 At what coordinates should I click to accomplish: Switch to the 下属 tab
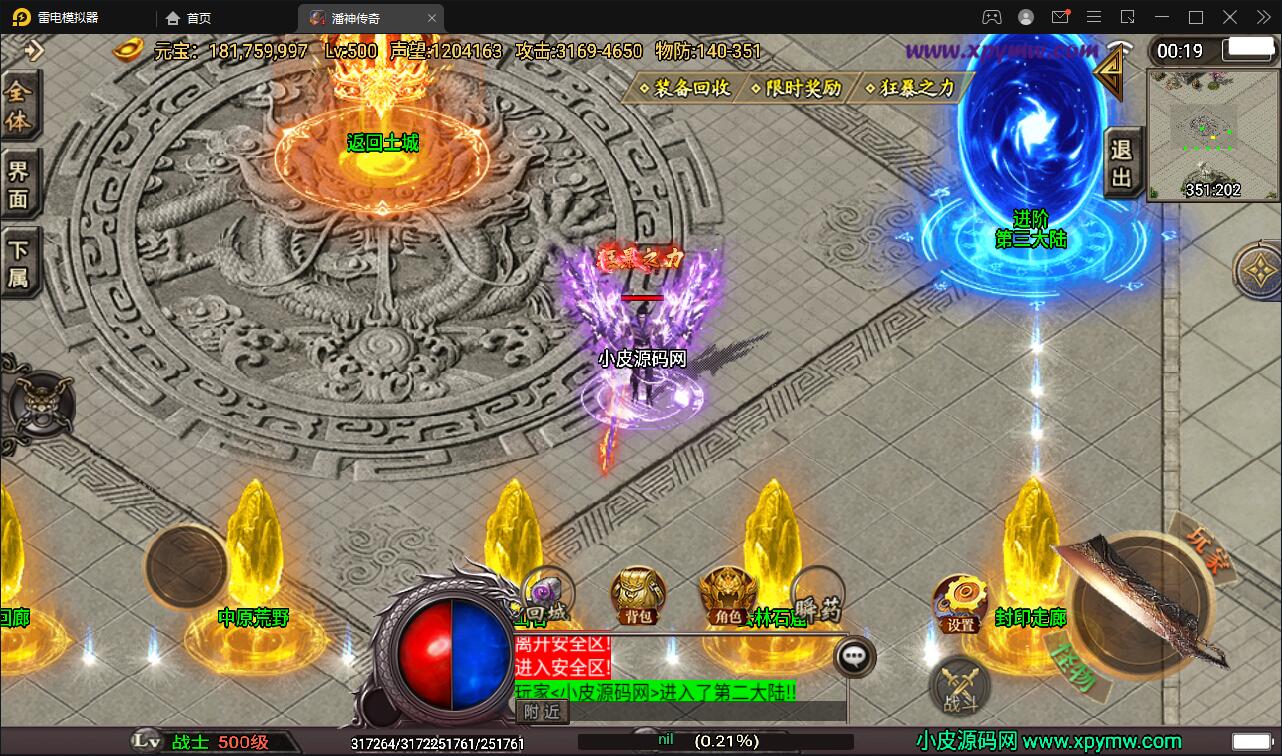pyautogui.click(x=19, y=262)
